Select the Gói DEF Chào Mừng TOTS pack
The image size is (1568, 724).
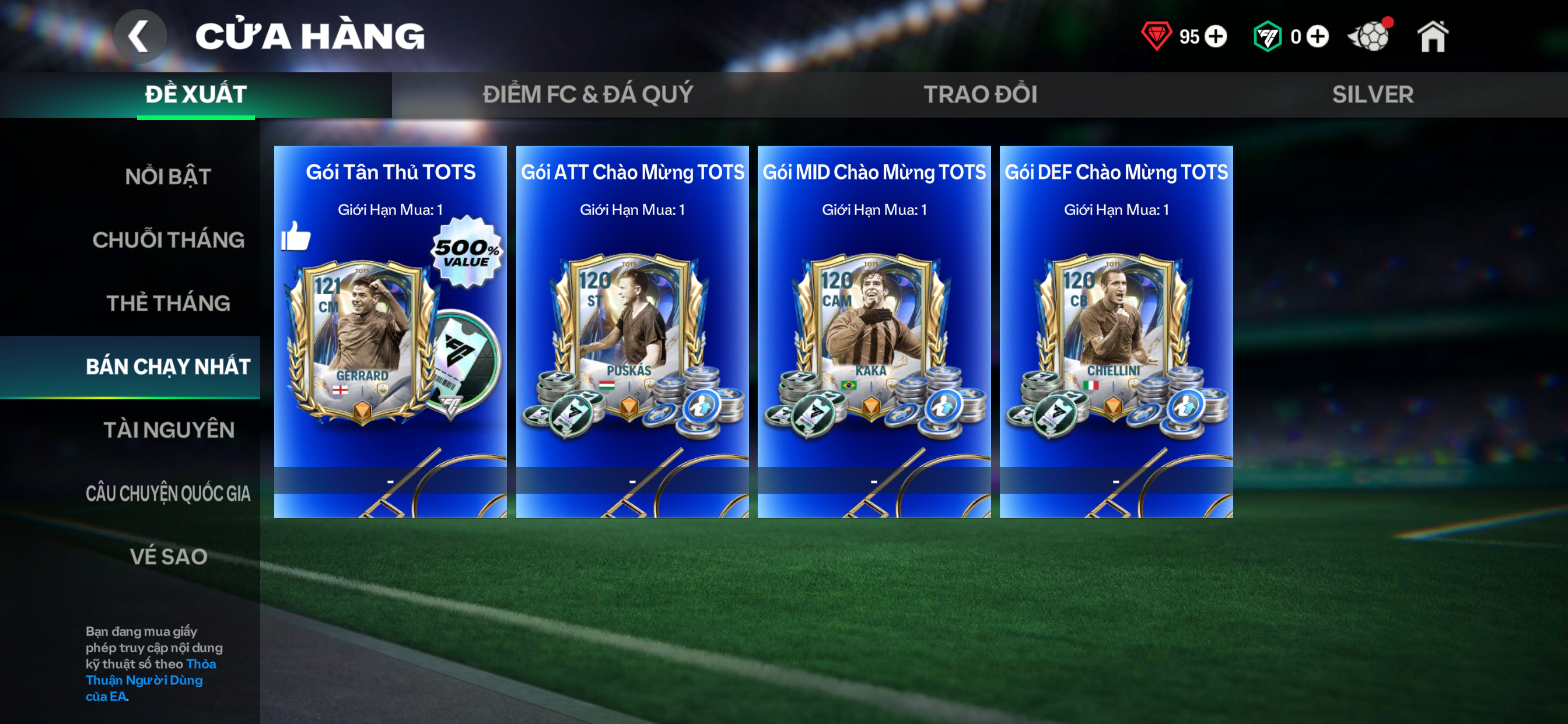[x=1116, y=332]
